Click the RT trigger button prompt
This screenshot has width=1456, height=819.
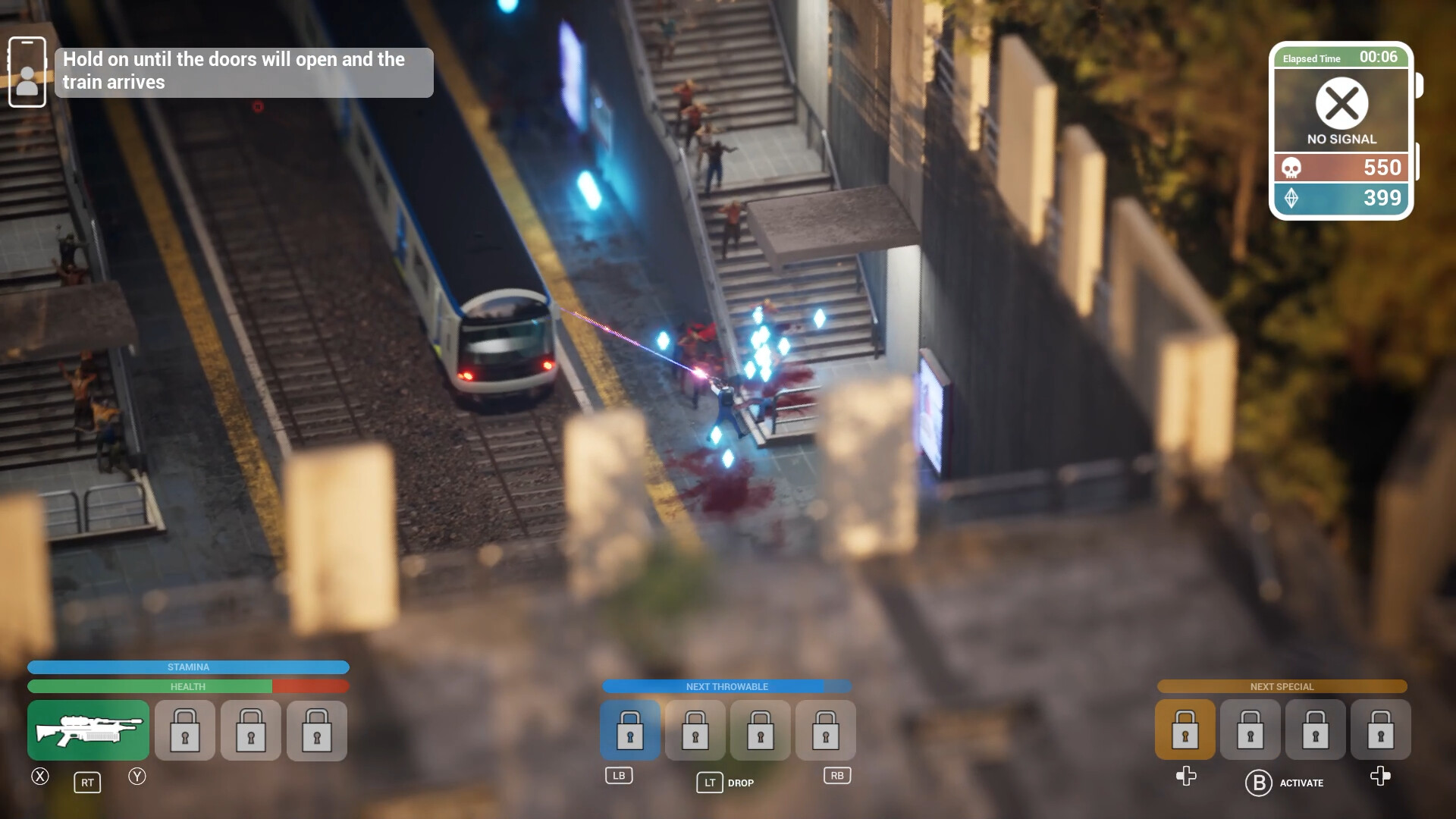[x=87, y=782]
